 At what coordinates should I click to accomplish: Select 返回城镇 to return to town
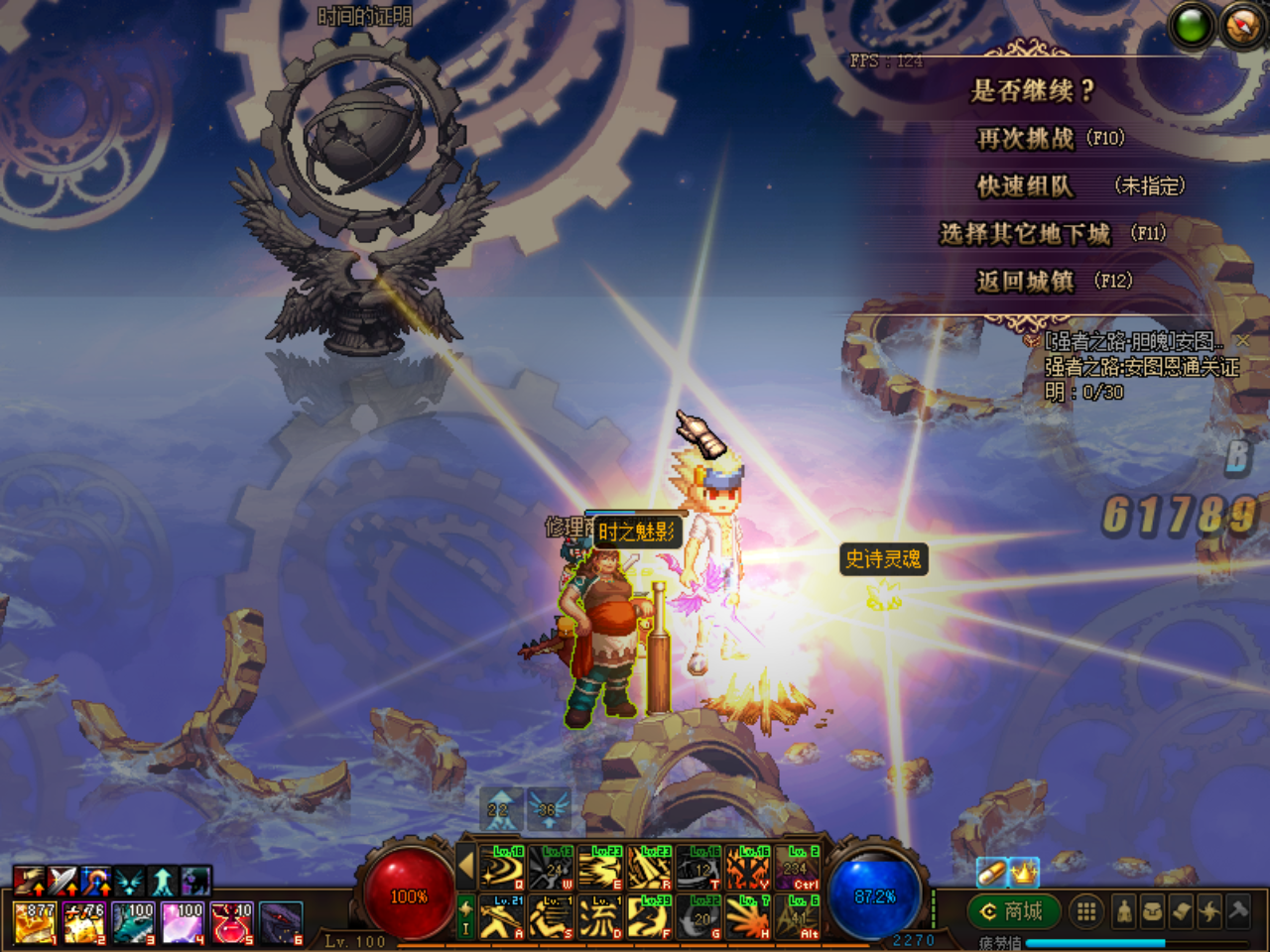coord(1025,282)
